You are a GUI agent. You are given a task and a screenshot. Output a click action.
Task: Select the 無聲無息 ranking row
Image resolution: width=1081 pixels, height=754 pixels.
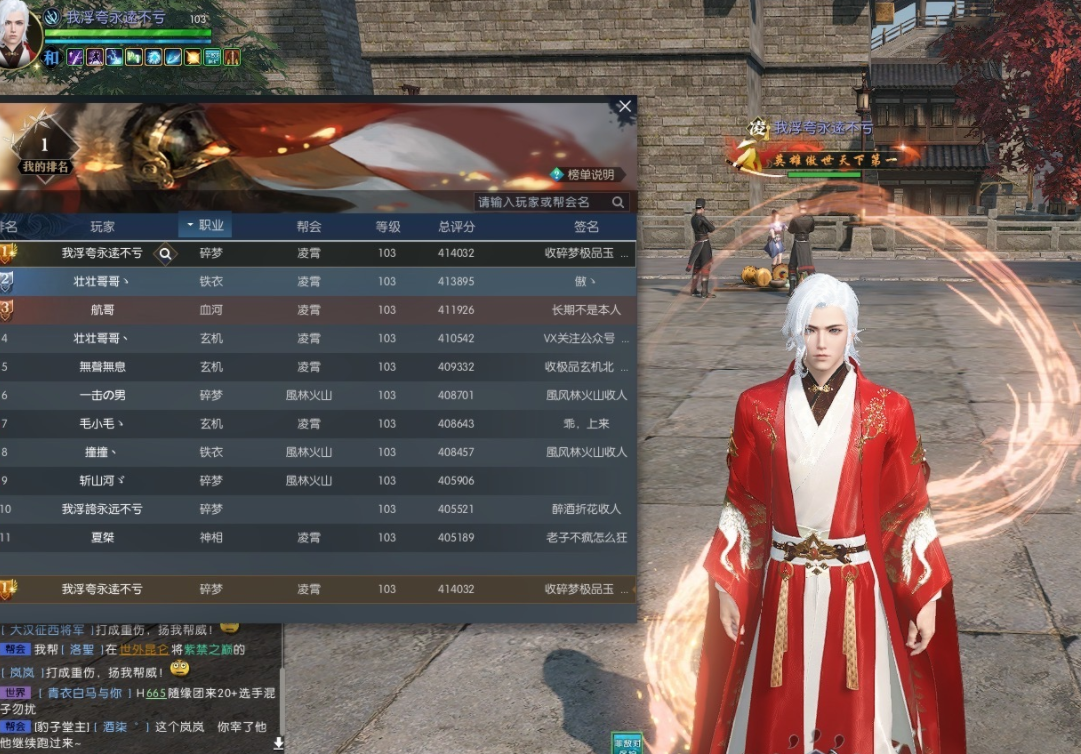pyautogui.click(x=316, y=367)
